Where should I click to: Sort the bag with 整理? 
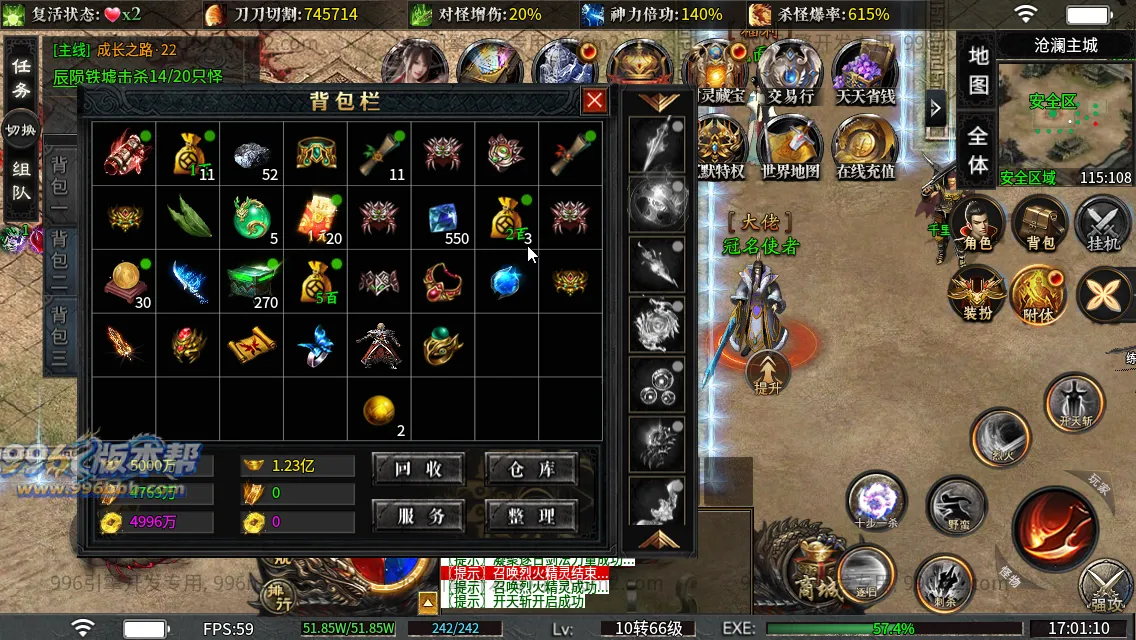(x=531, y=516)
